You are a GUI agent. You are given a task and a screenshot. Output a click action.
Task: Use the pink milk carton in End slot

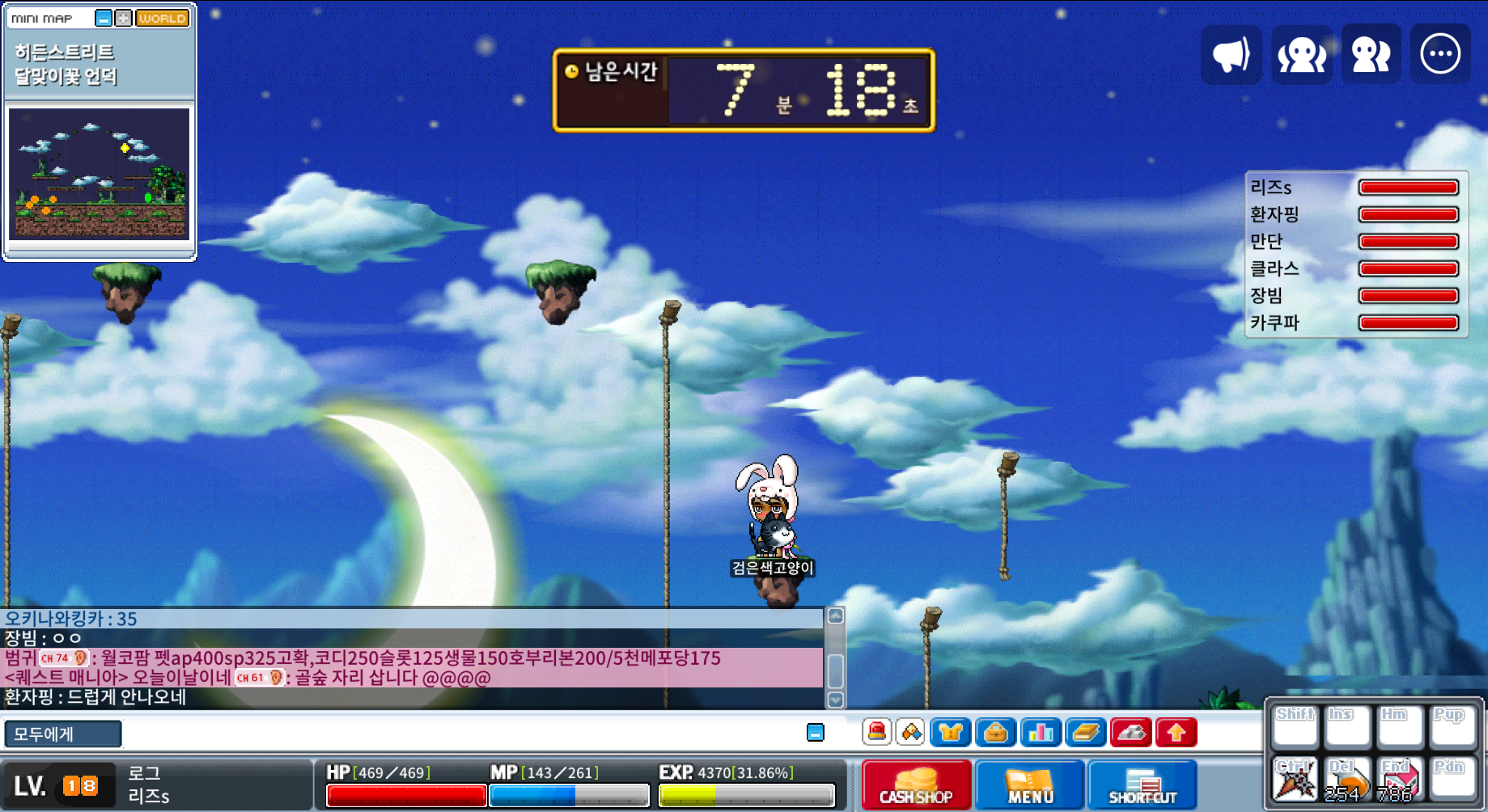pos(1399,780)
